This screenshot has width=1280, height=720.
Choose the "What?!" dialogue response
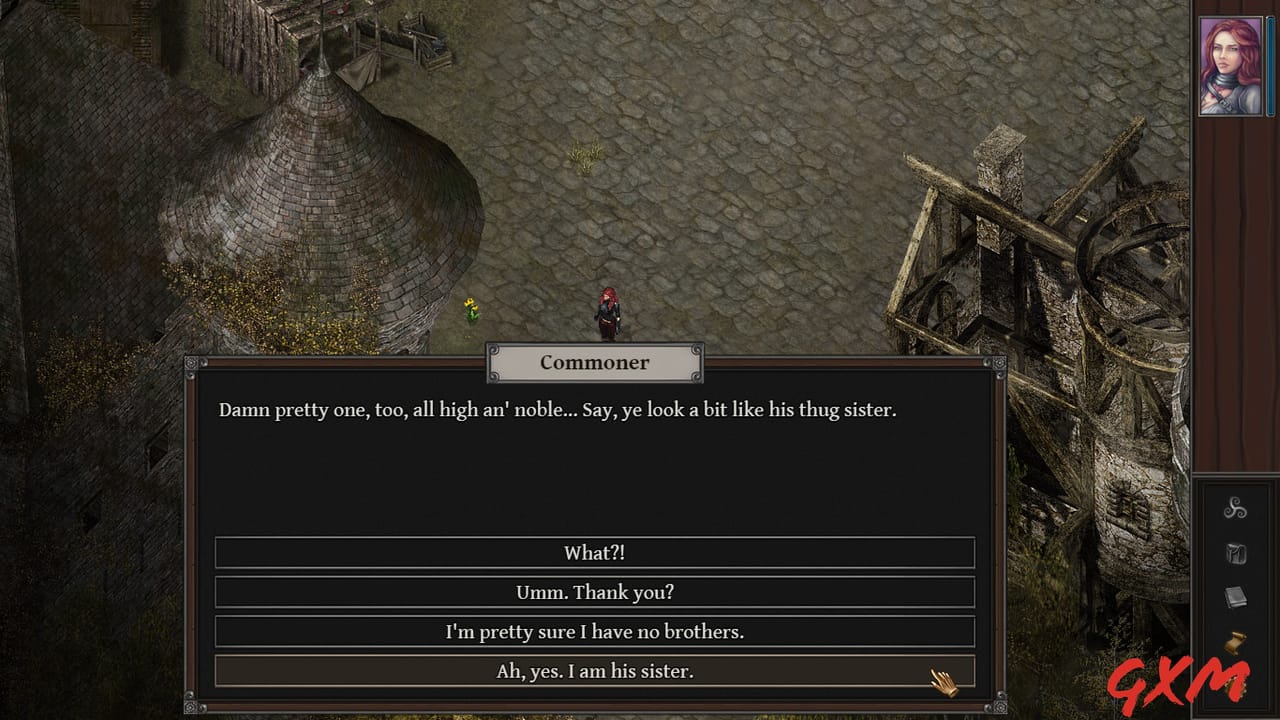click(595, 552)
